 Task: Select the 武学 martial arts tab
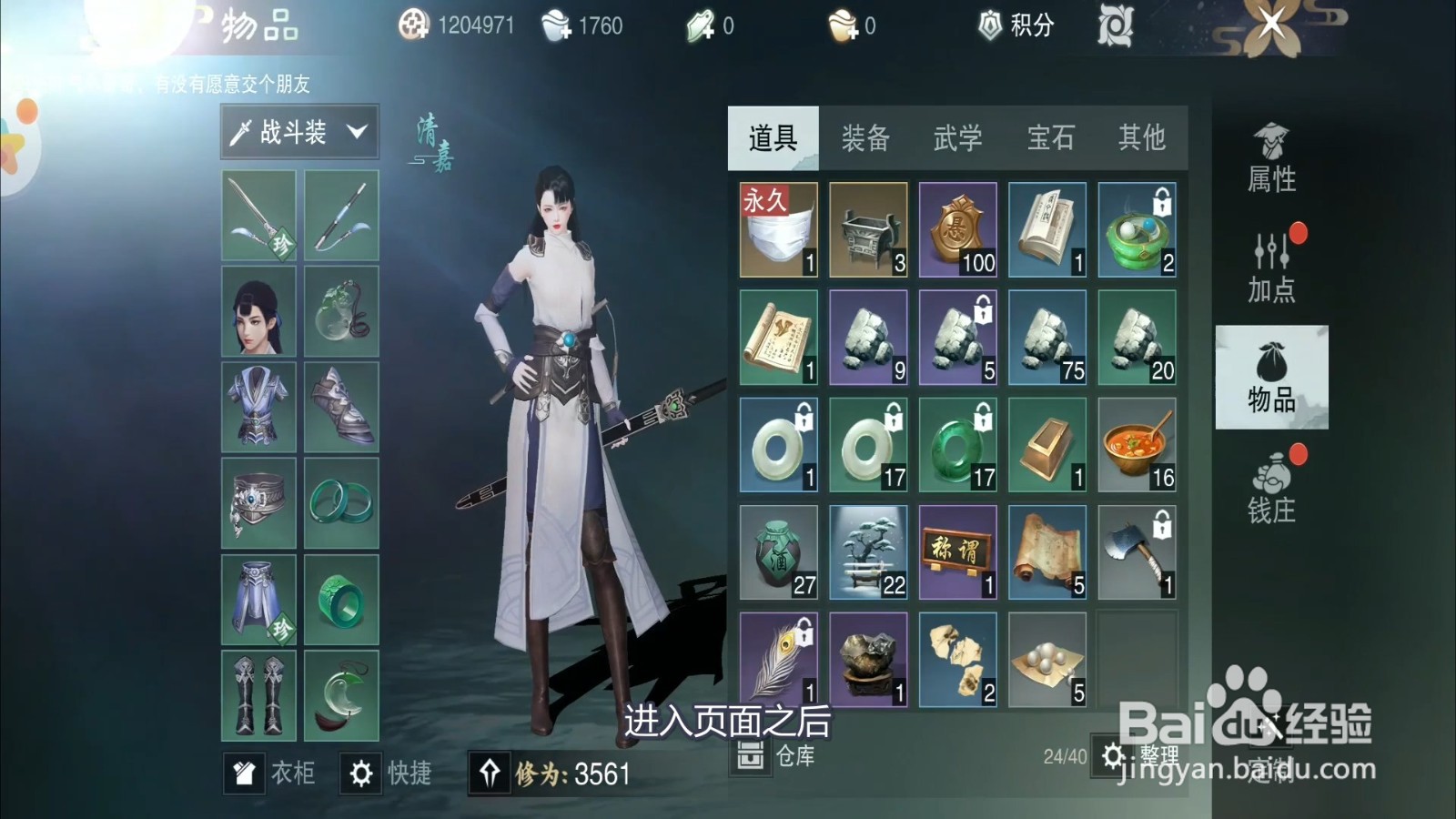click(956, 138)
